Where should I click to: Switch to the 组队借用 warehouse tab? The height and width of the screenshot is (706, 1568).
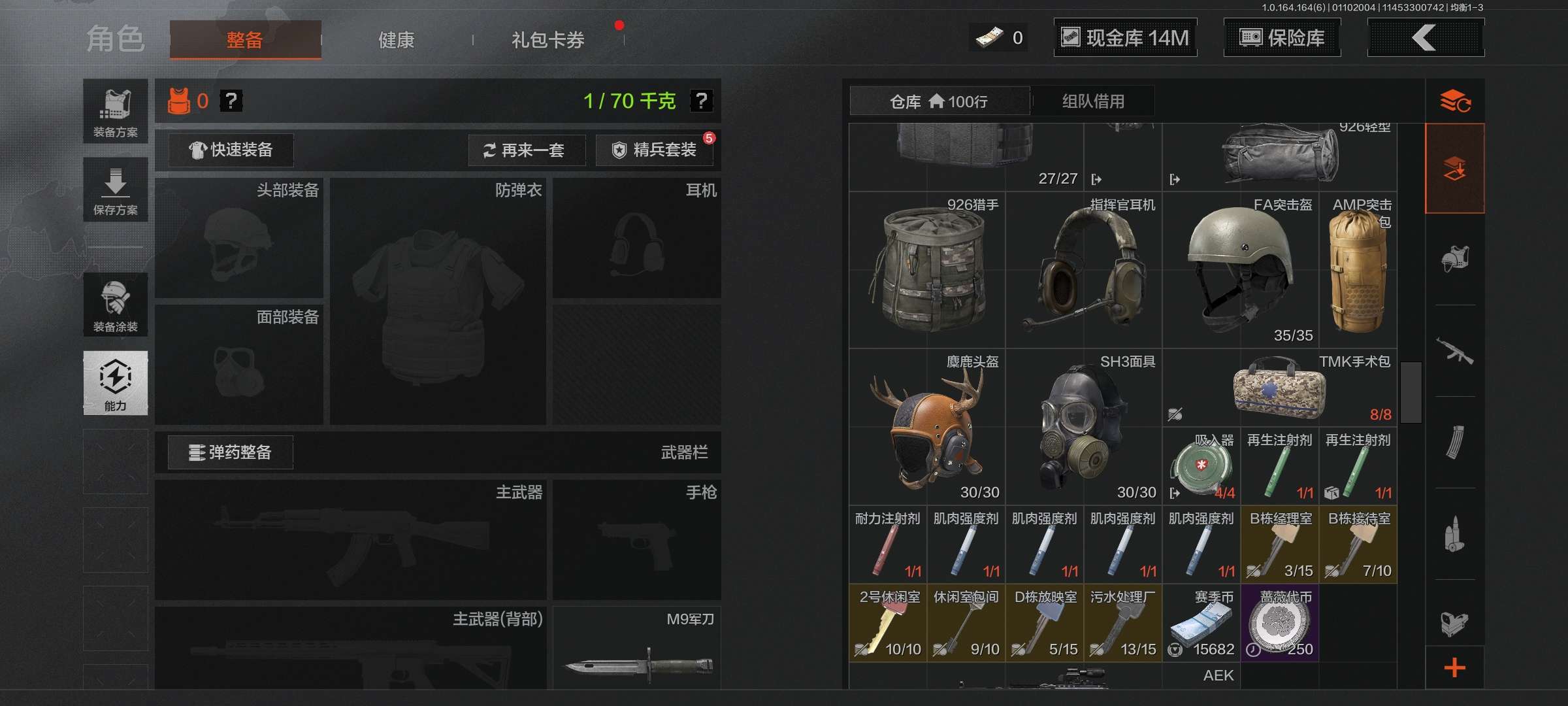pyautogui.click(x=1092, y=101)
